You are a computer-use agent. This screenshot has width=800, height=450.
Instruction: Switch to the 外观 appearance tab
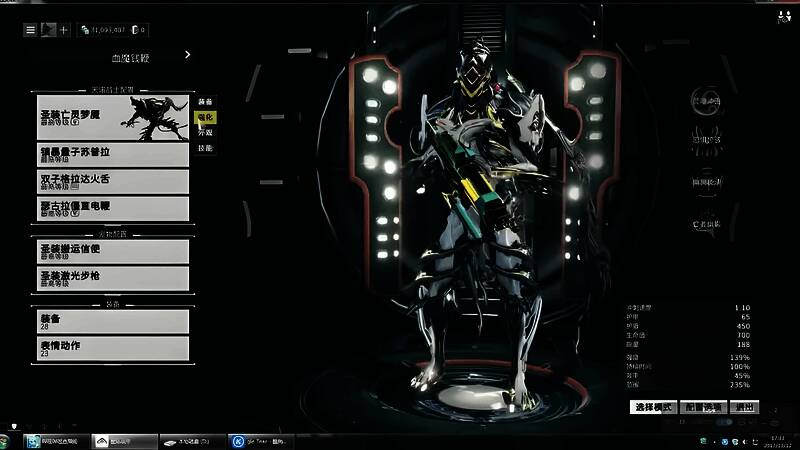click(x=204, y=132)
